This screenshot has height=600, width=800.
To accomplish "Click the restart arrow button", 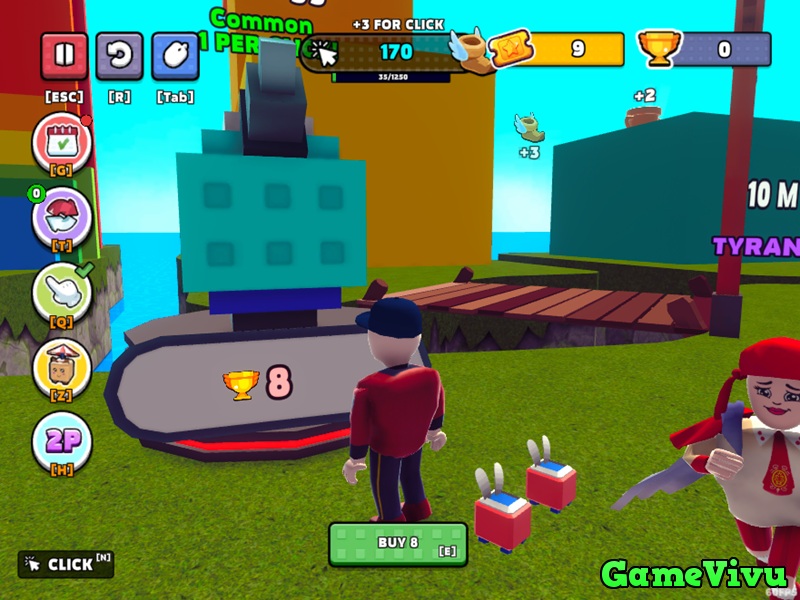I will point(120,56).
